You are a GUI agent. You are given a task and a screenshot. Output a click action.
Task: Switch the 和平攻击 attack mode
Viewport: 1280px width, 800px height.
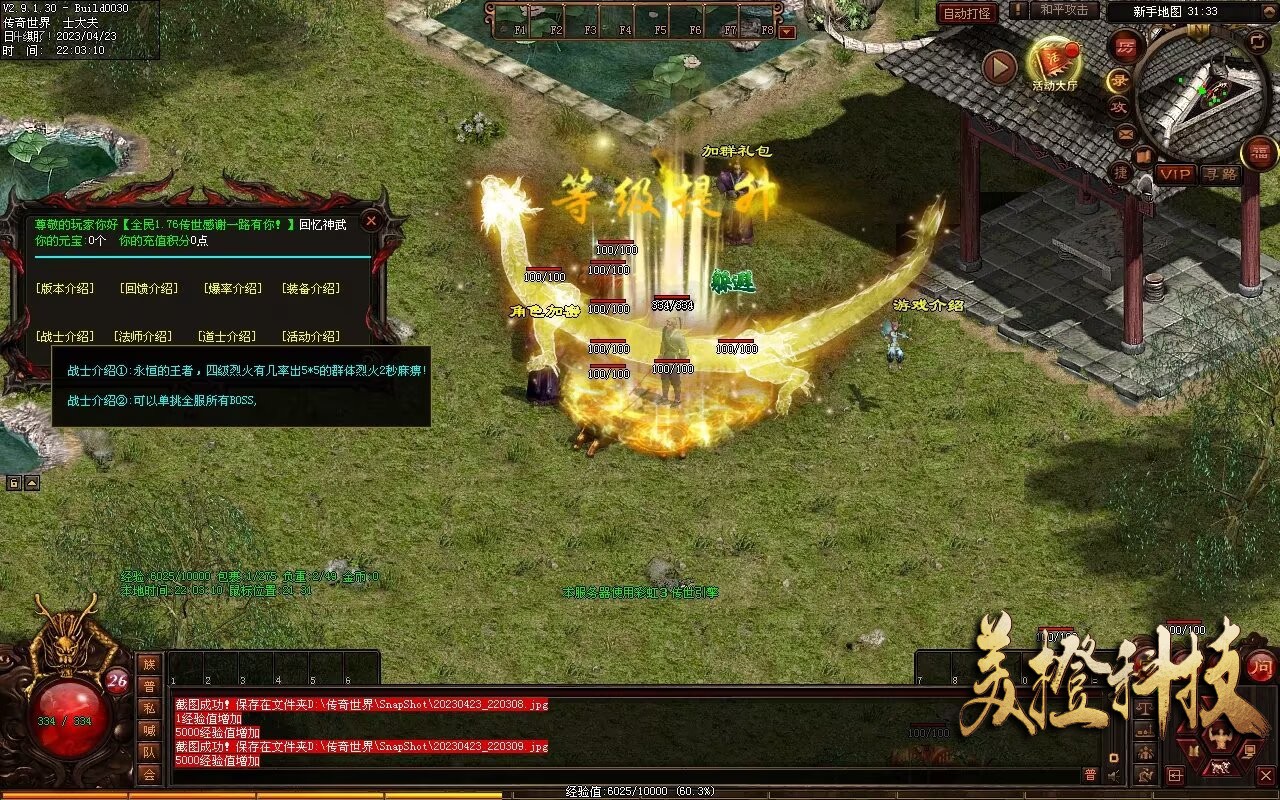pos(1063,10)
